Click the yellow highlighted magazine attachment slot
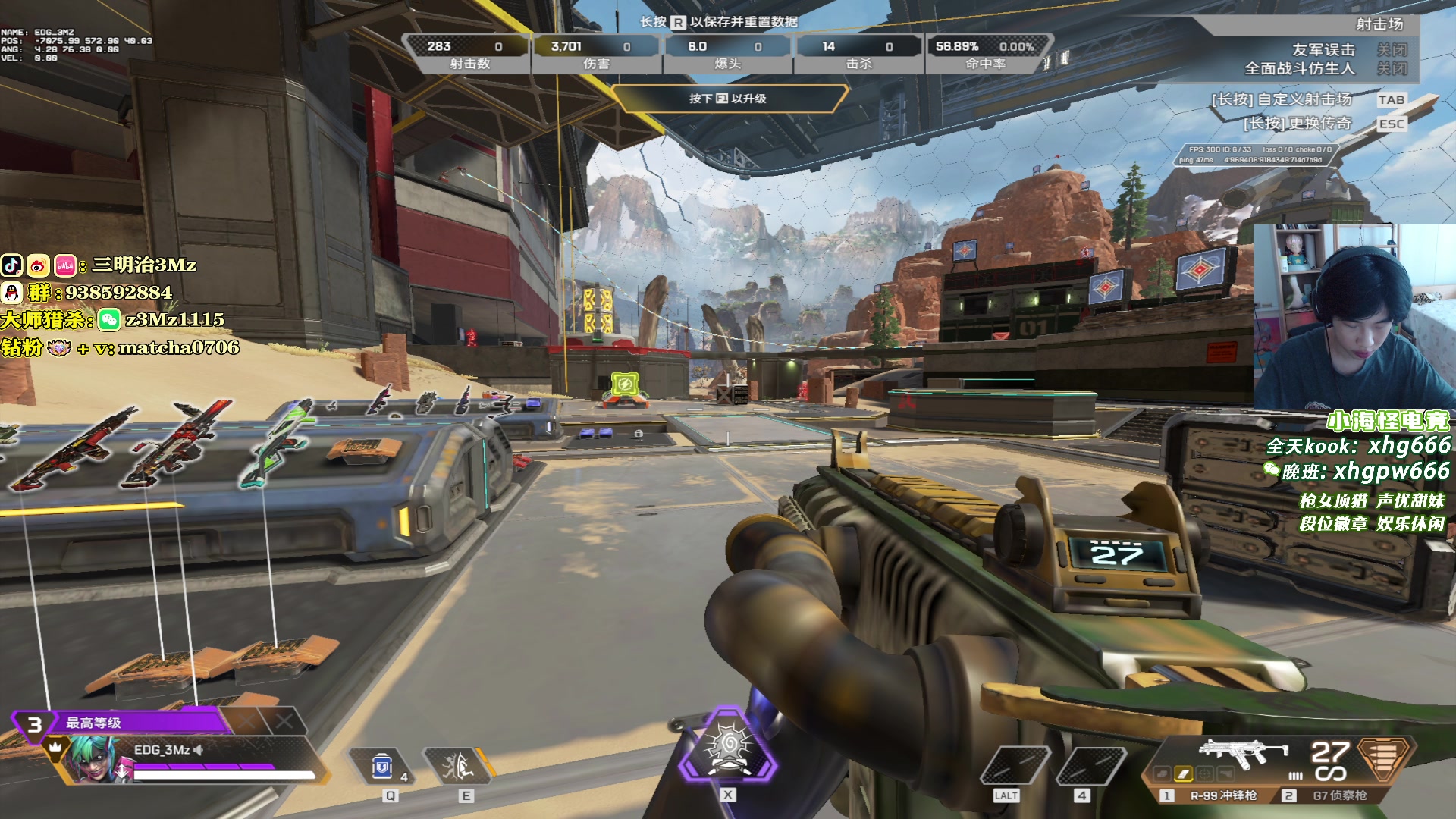Screen dimensions: 1456x819 pos(1183,774)
